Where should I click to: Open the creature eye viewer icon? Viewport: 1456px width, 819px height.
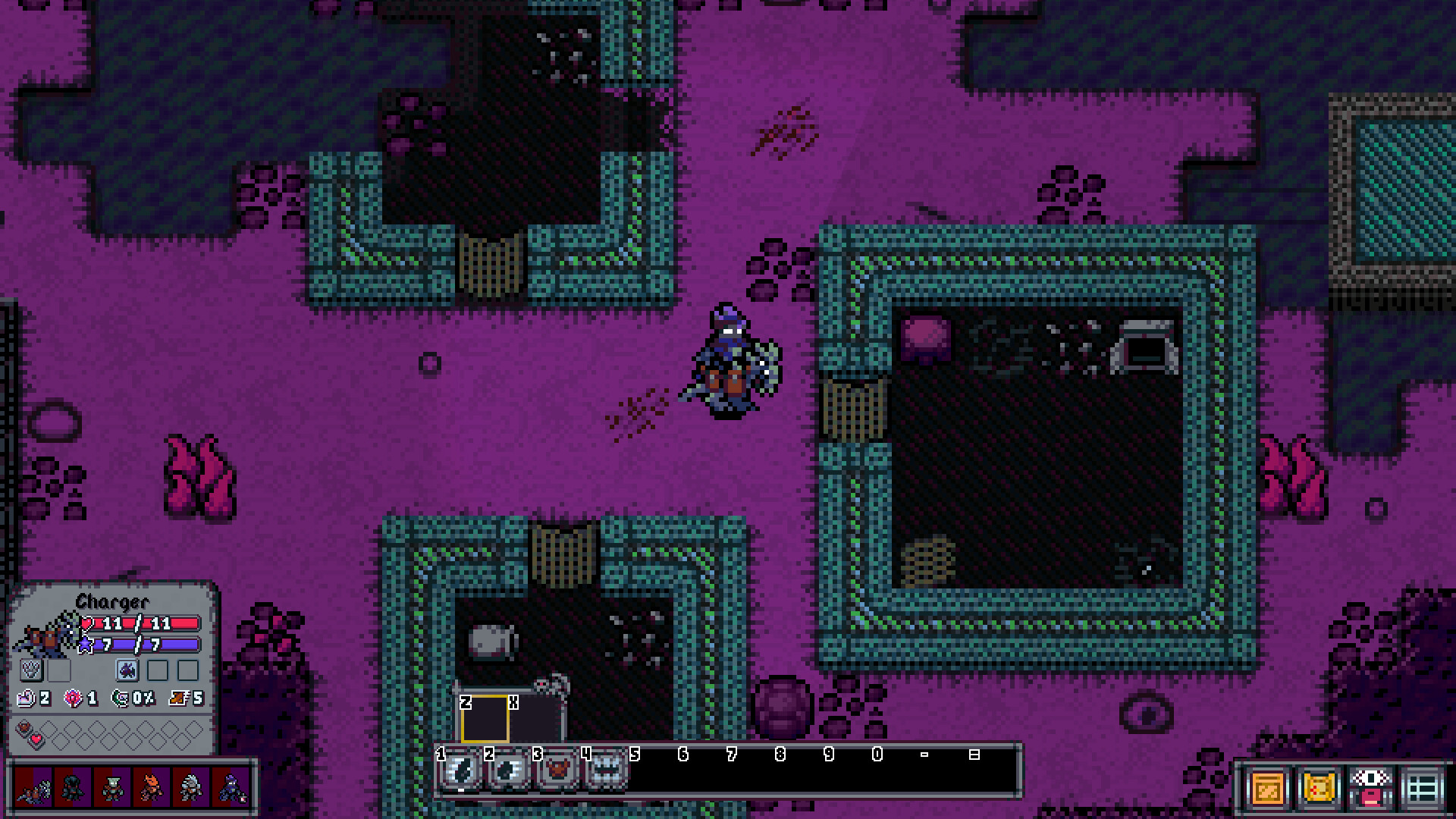(1371, 789)
